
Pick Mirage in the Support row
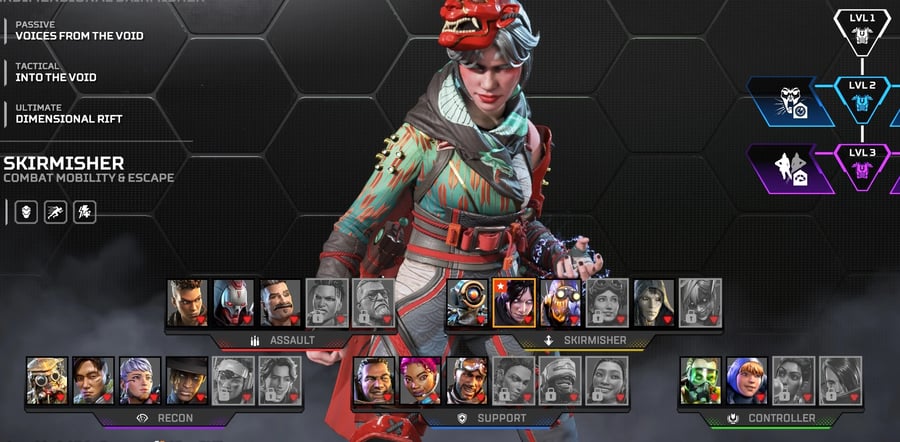[467, 380]
